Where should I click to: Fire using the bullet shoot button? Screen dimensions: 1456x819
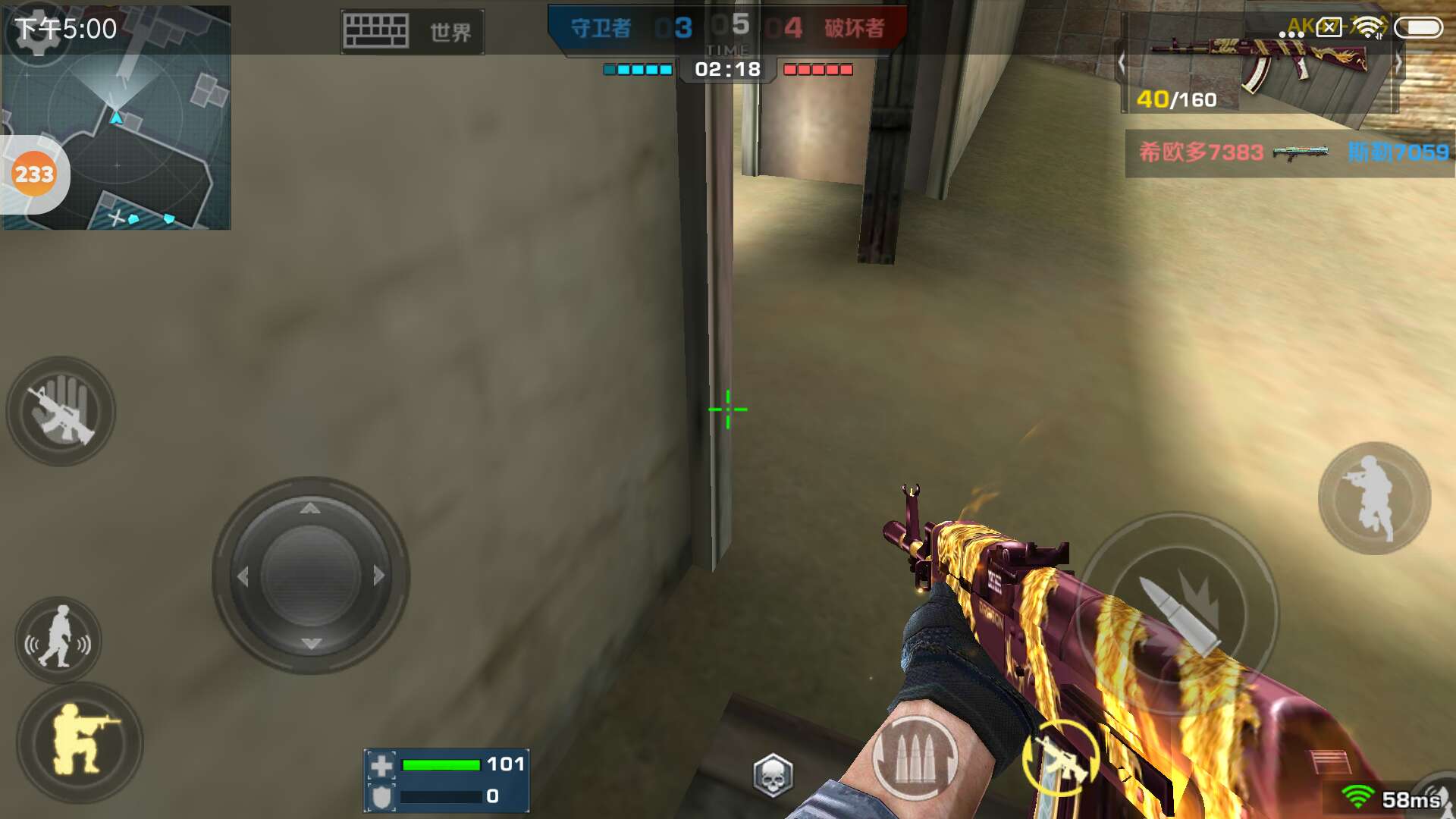[x=1179, y=614]
